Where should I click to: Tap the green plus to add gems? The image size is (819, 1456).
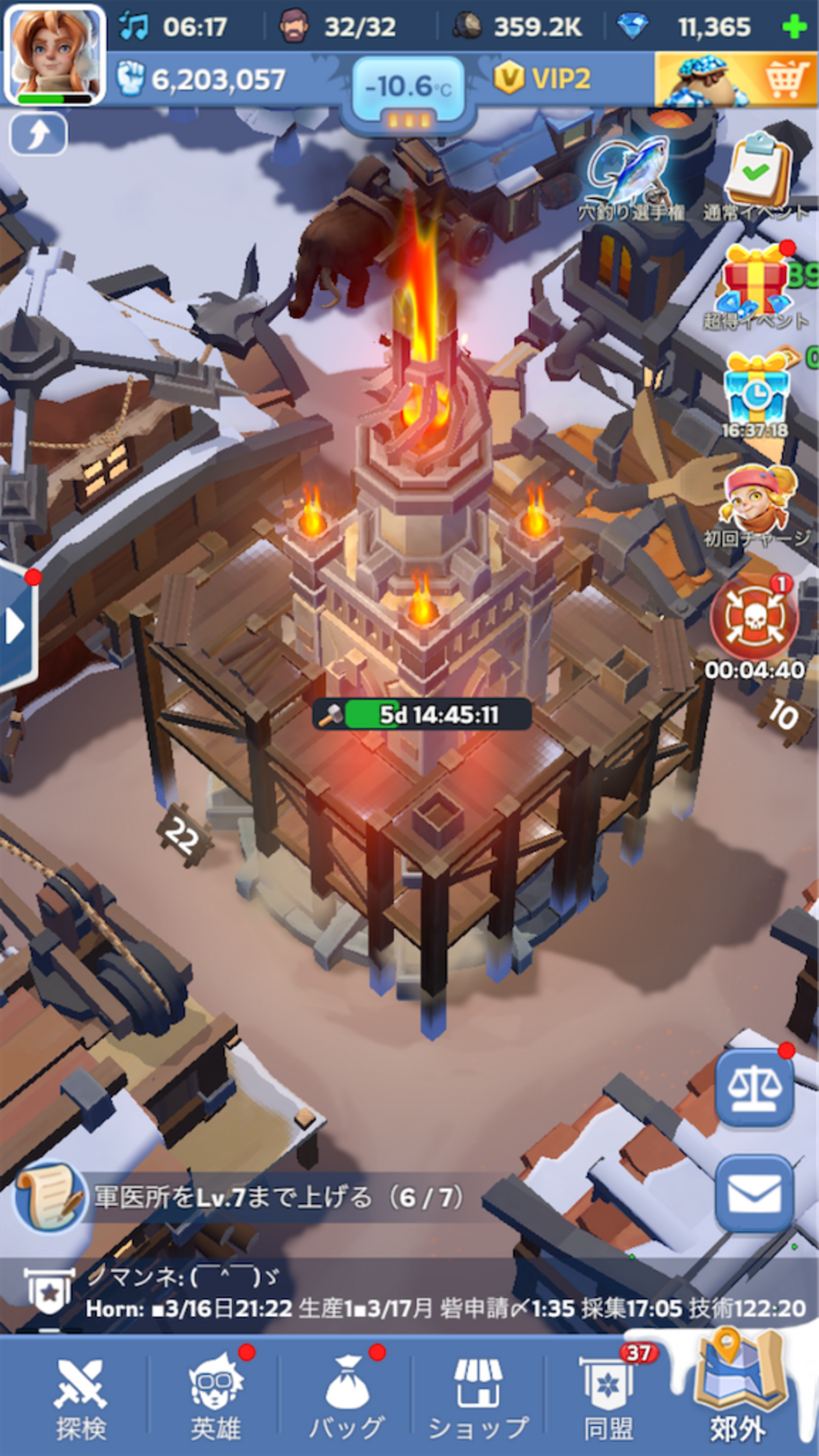tap(794, 27)
